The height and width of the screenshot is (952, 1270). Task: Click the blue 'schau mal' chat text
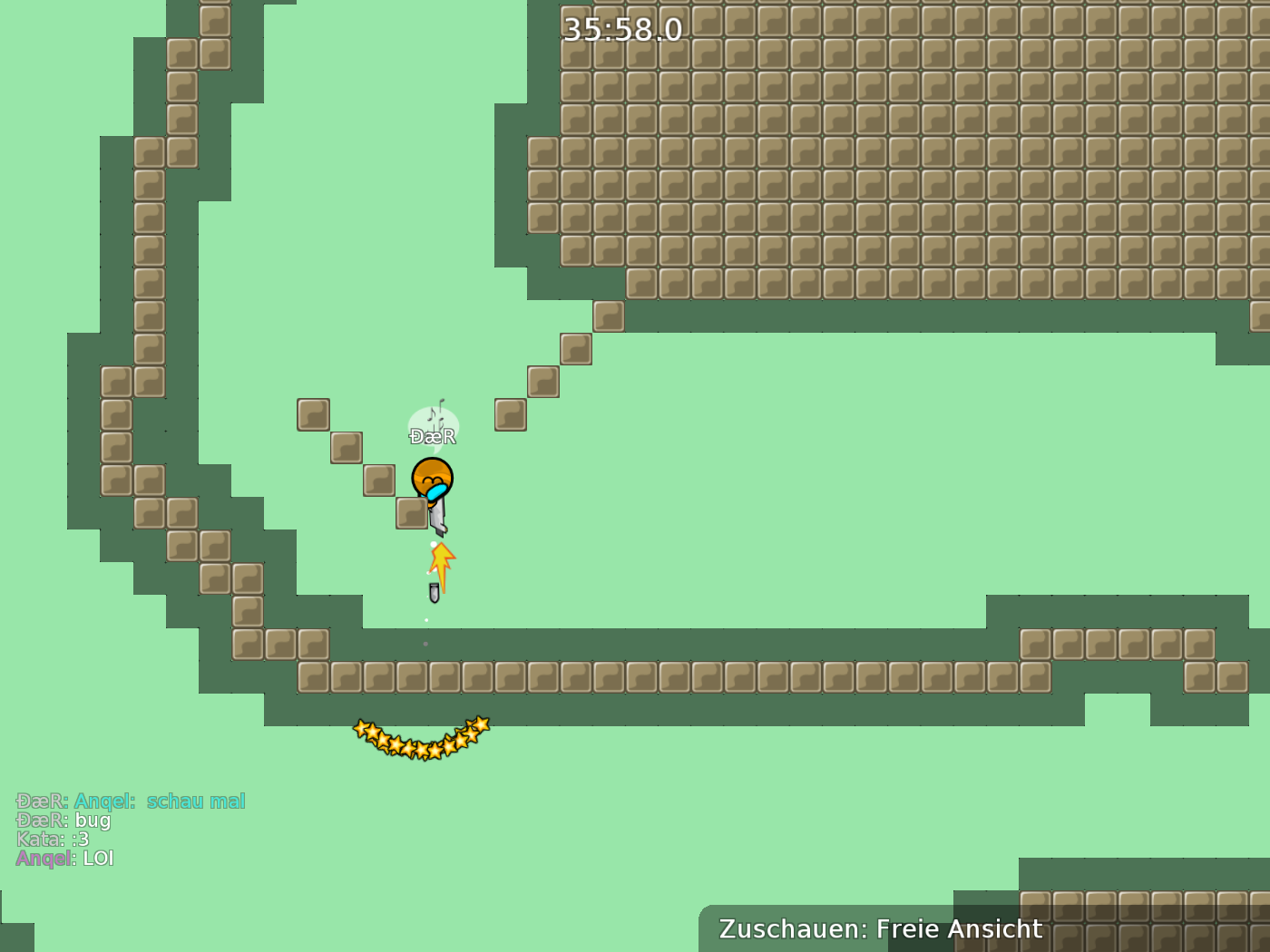point(195,801)
